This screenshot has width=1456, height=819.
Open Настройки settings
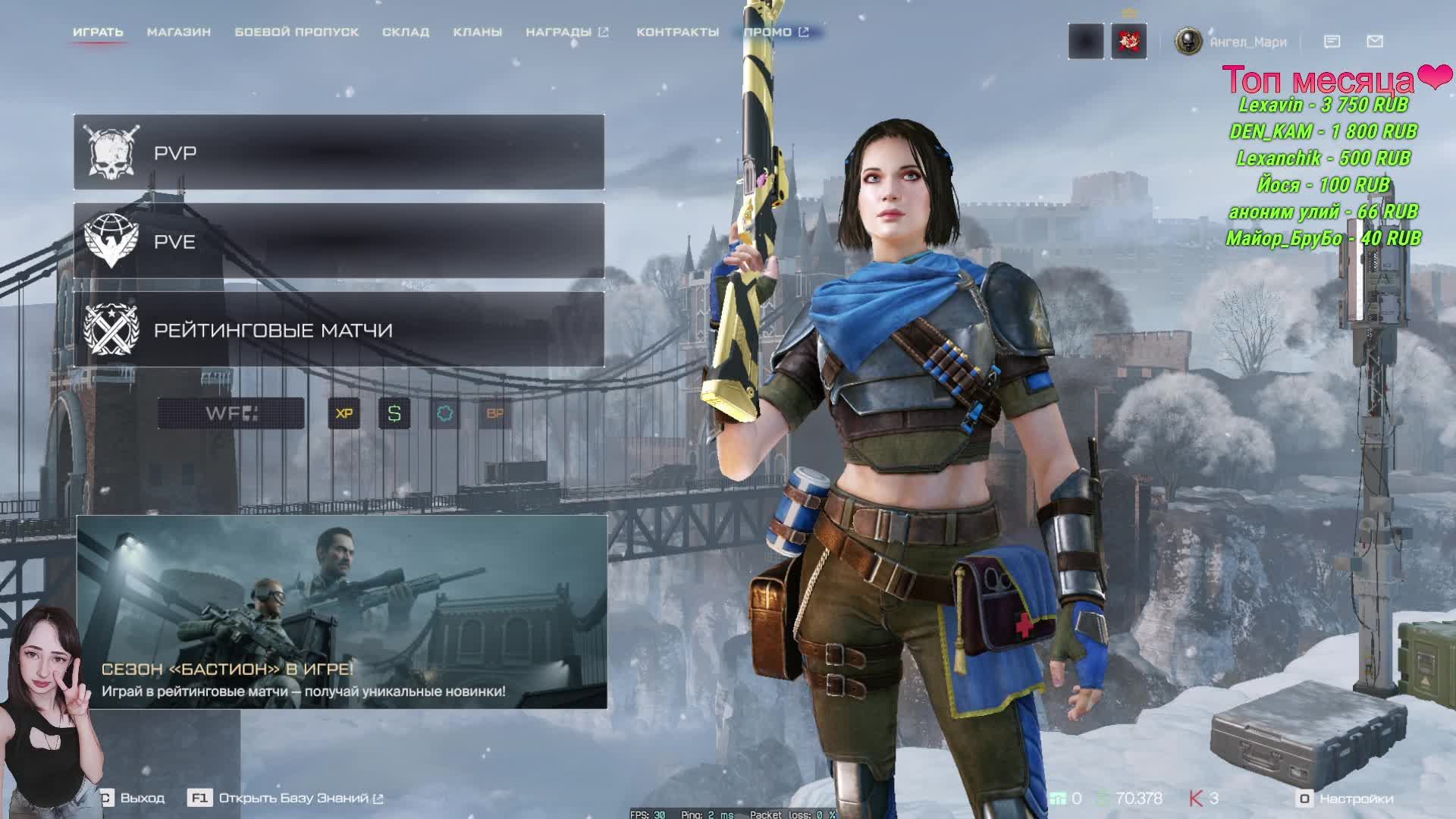pyautogui.click(x=1346, y=799)
